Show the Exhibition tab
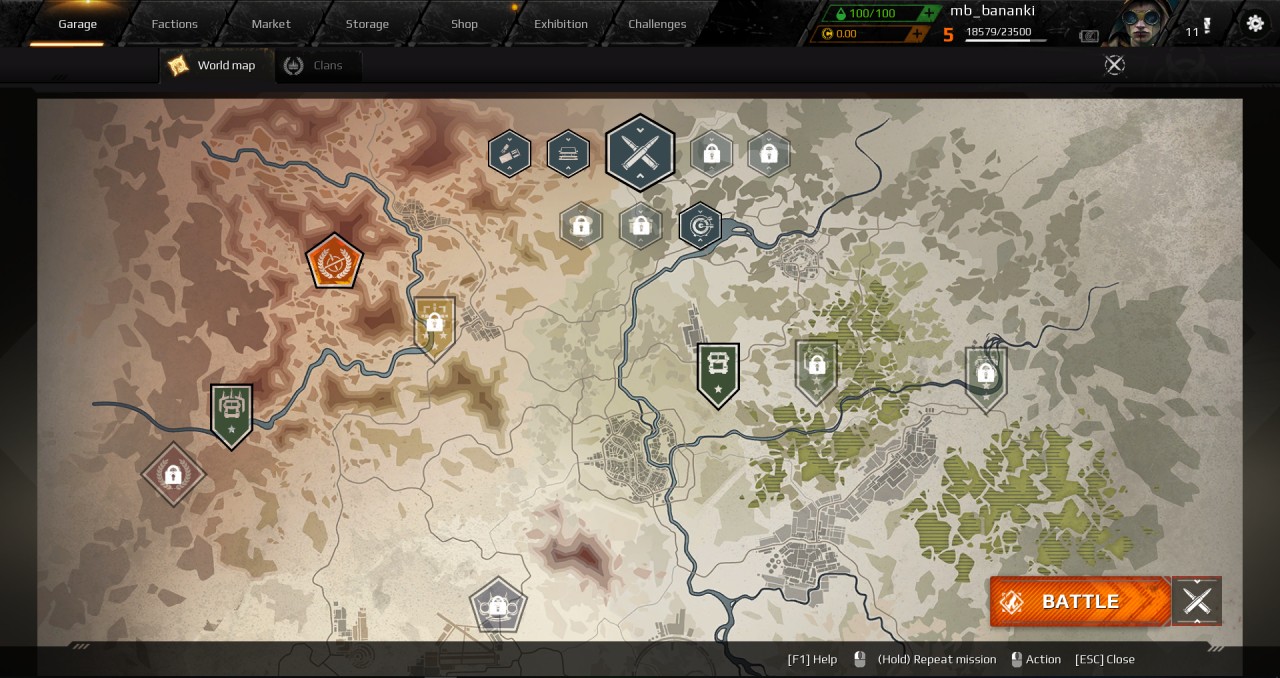This screenshot has height=678, width=1280. pyautogui.click(x=561, y=24)
